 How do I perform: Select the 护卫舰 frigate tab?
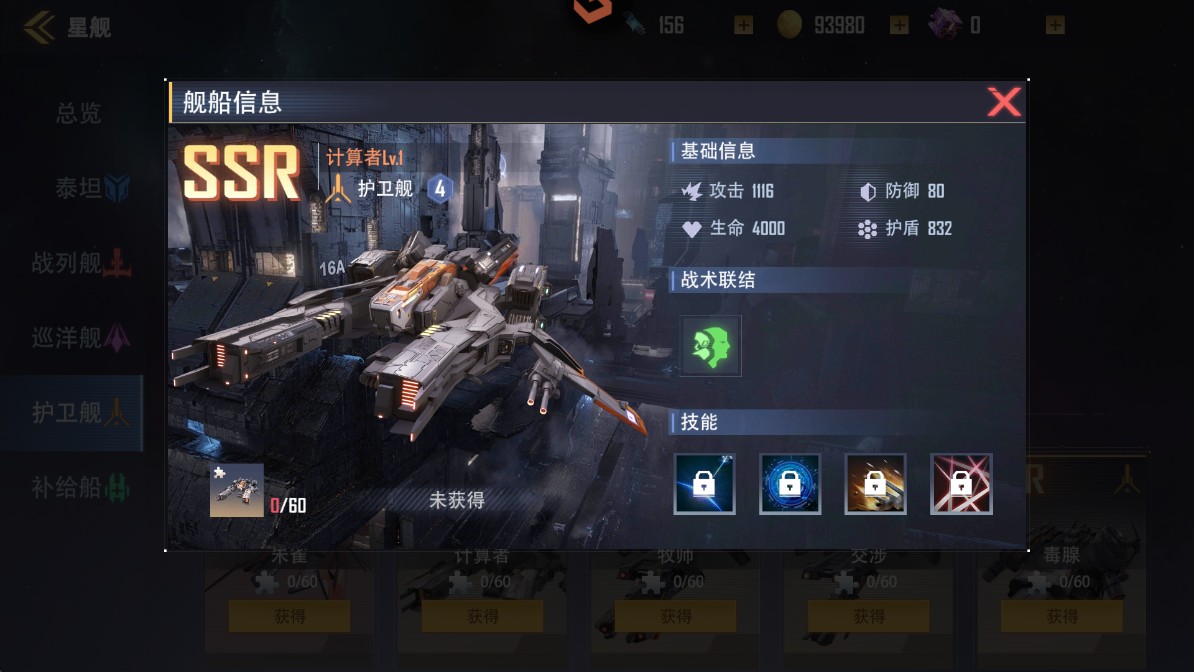pyautogui.click(x=80, y=412)
